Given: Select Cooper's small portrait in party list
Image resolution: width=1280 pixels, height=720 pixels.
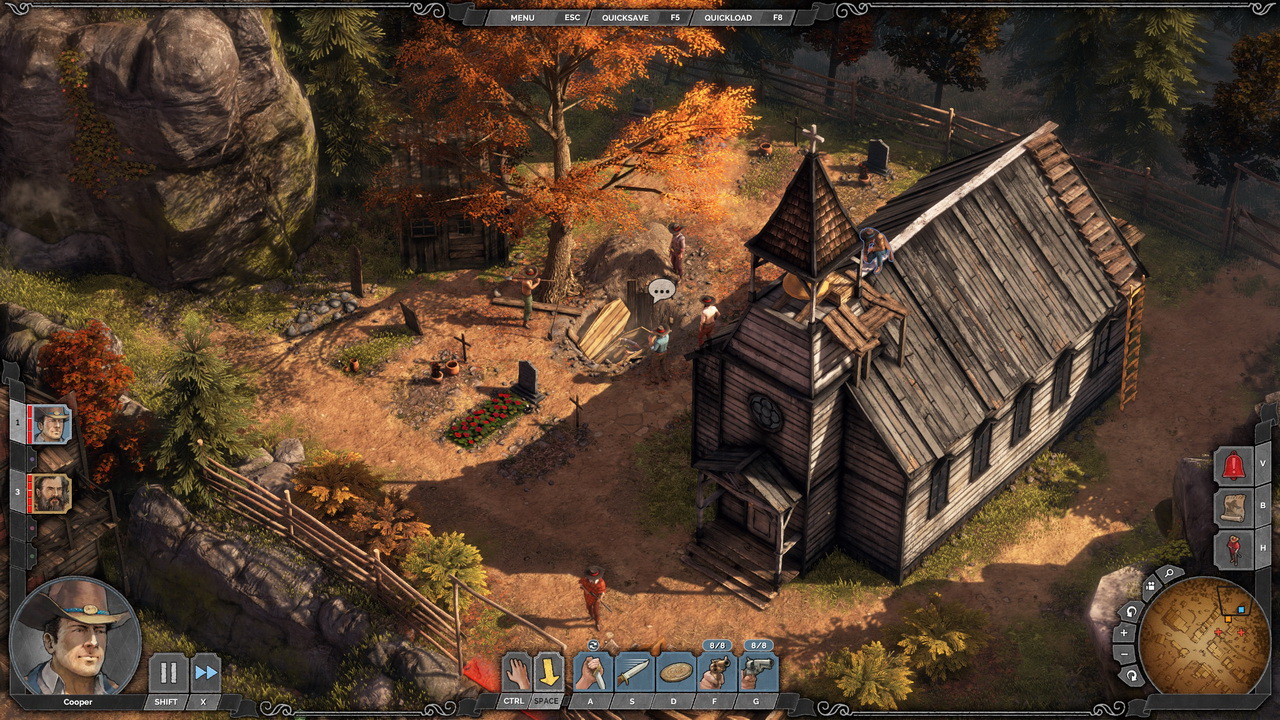Looking at the screenshot, I should point(51,424).
